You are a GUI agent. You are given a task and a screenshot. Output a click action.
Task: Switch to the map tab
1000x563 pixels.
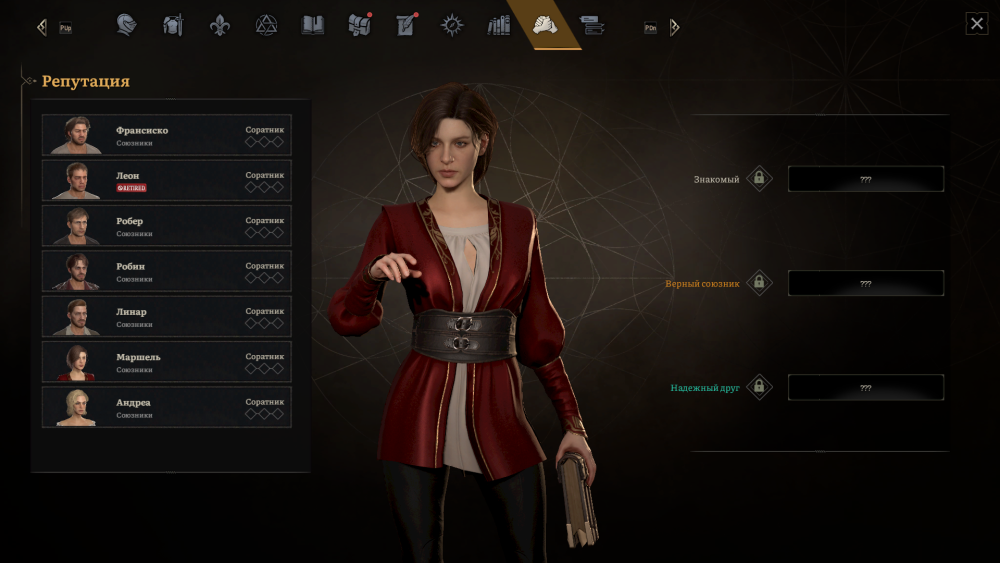point(359,25)
